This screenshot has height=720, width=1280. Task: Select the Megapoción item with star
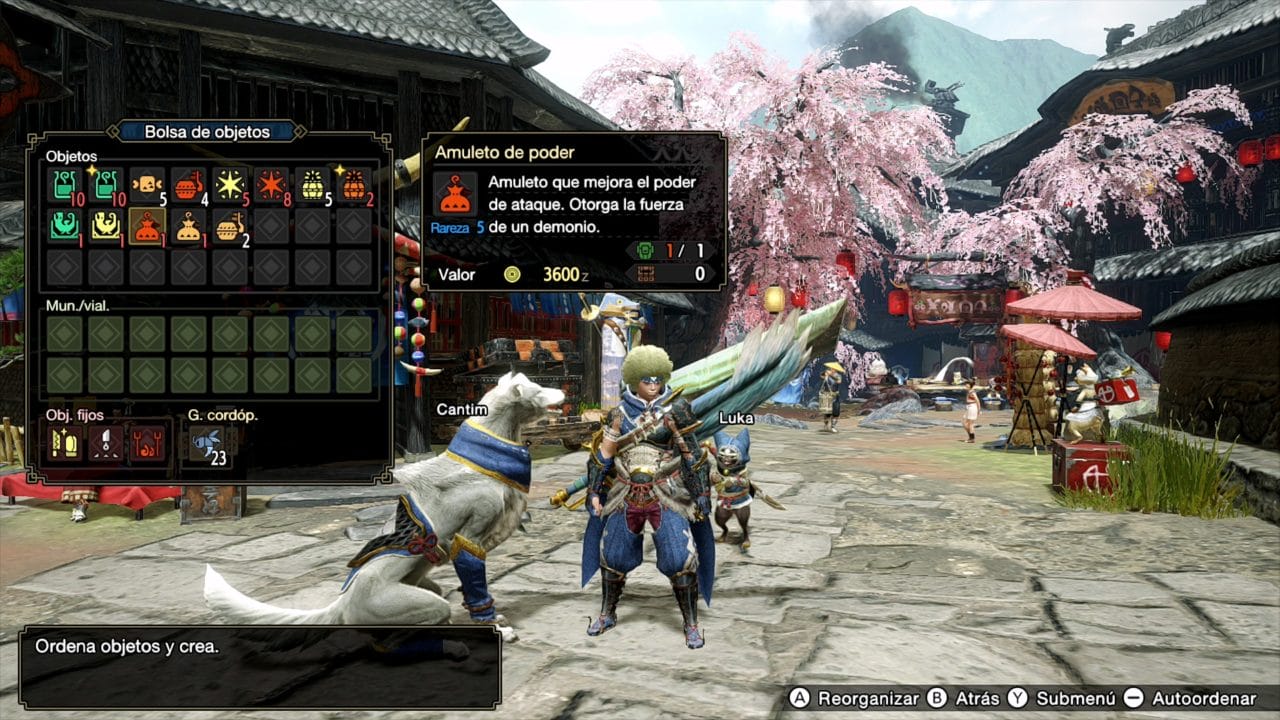[x=105, y=185]
